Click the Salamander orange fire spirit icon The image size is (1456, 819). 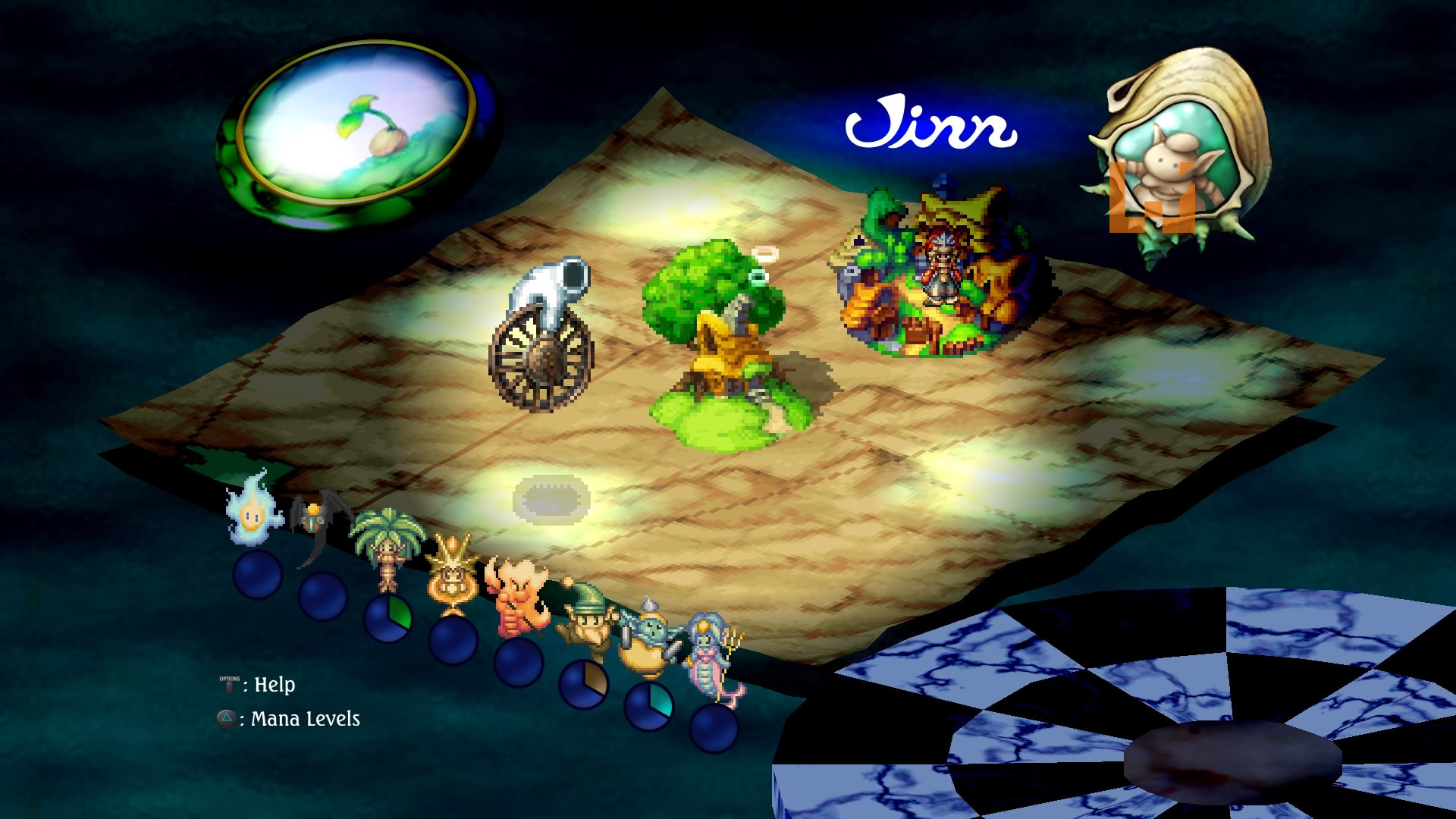pos(518,597)
